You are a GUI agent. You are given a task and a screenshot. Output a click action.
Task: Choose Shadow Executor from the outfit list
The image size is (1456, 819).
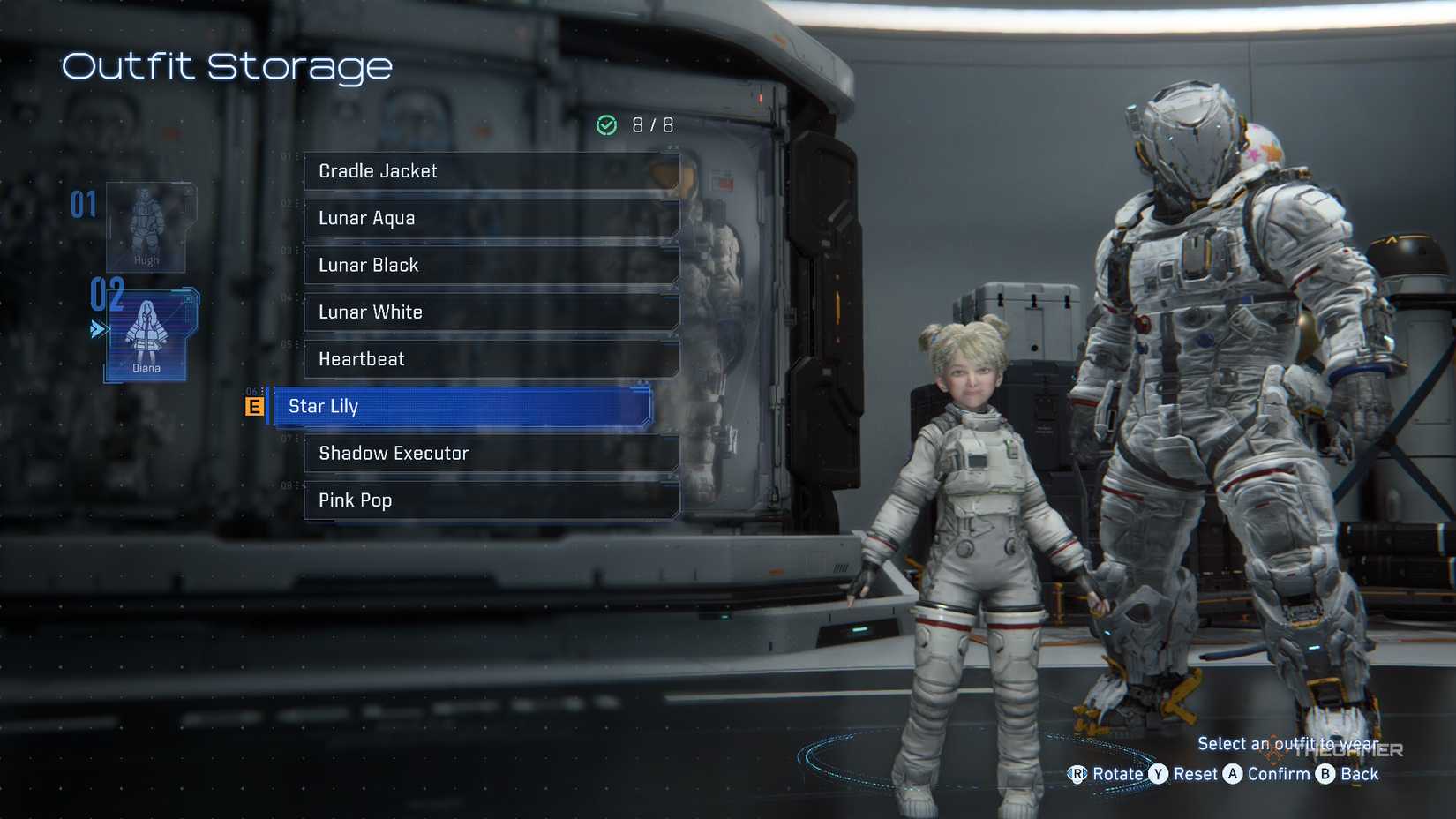pyautogui.click(x=491, y=453)
